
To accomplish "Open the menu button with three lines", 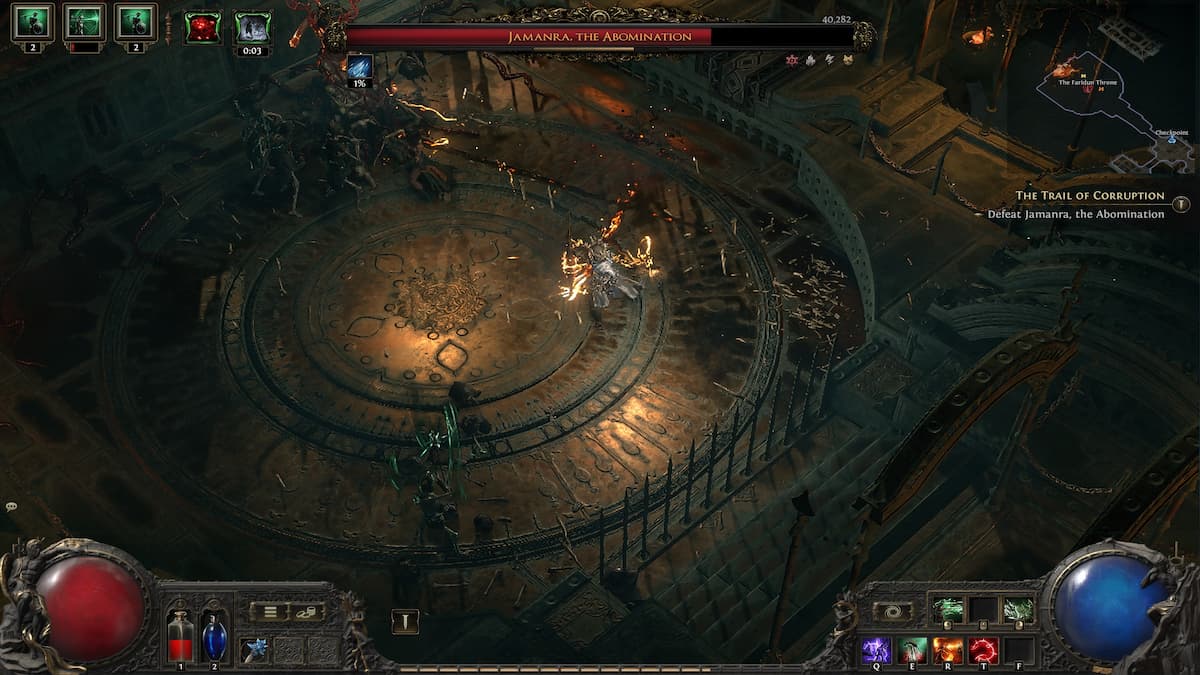I will [x=269, y=611].
